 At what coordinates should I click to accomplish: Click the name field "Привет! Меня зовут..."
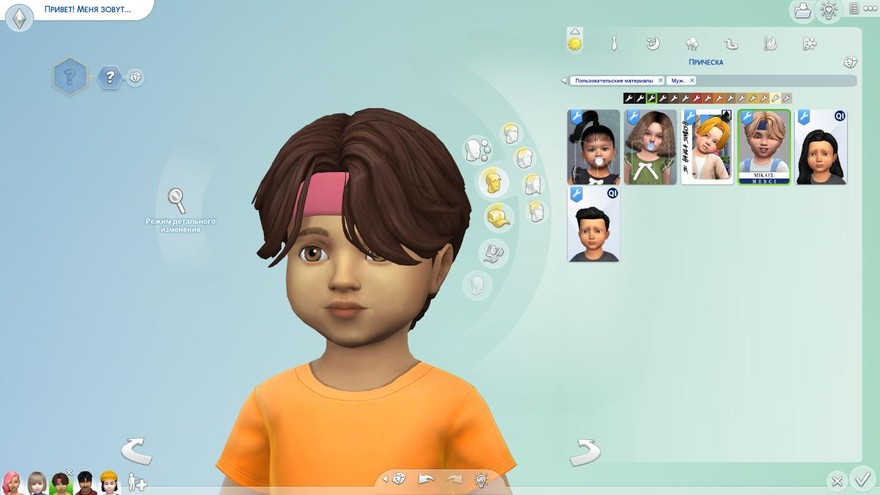88,9
